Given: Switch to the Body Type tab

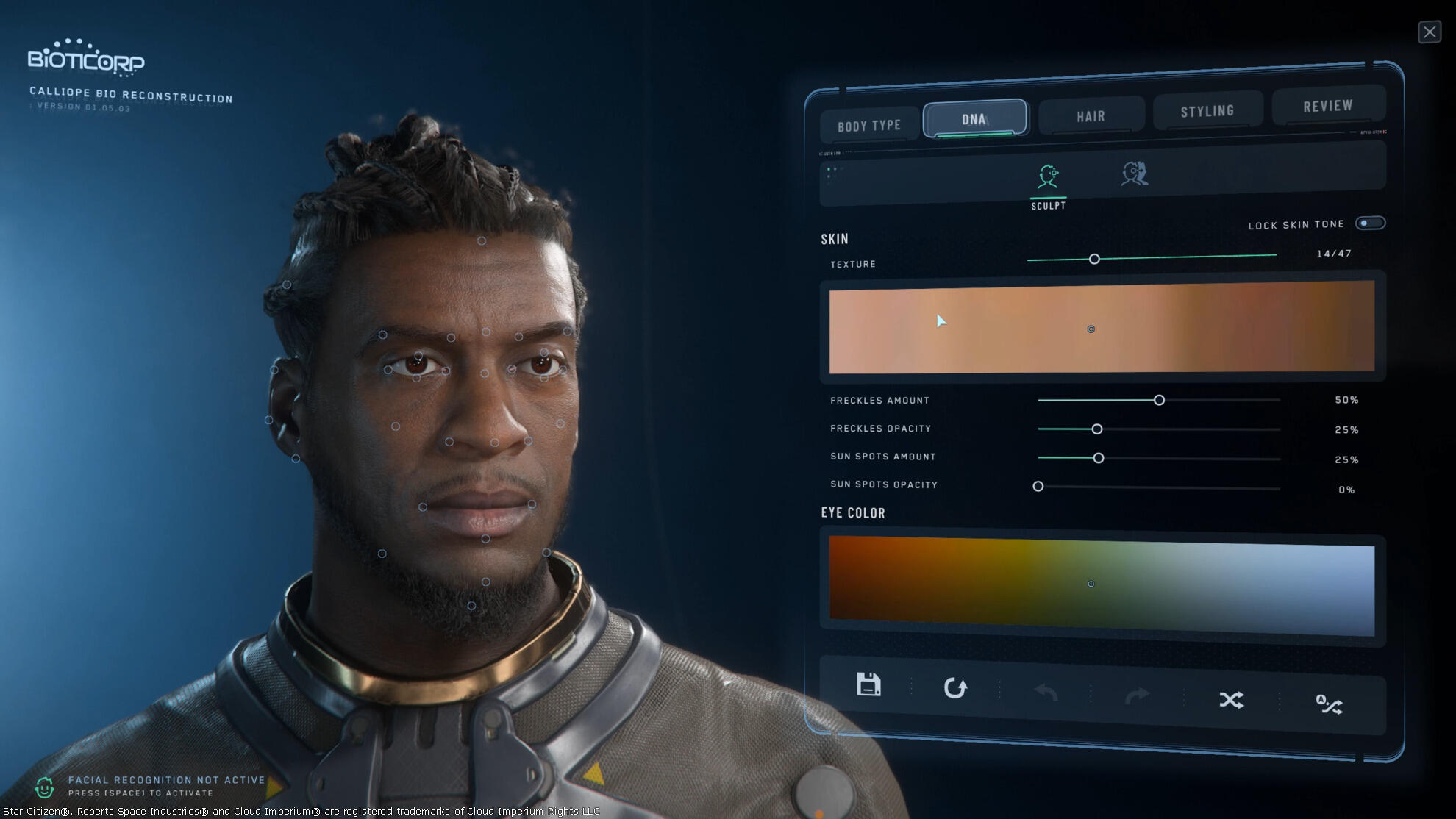Looking at the screenshot, I should 869,126.
